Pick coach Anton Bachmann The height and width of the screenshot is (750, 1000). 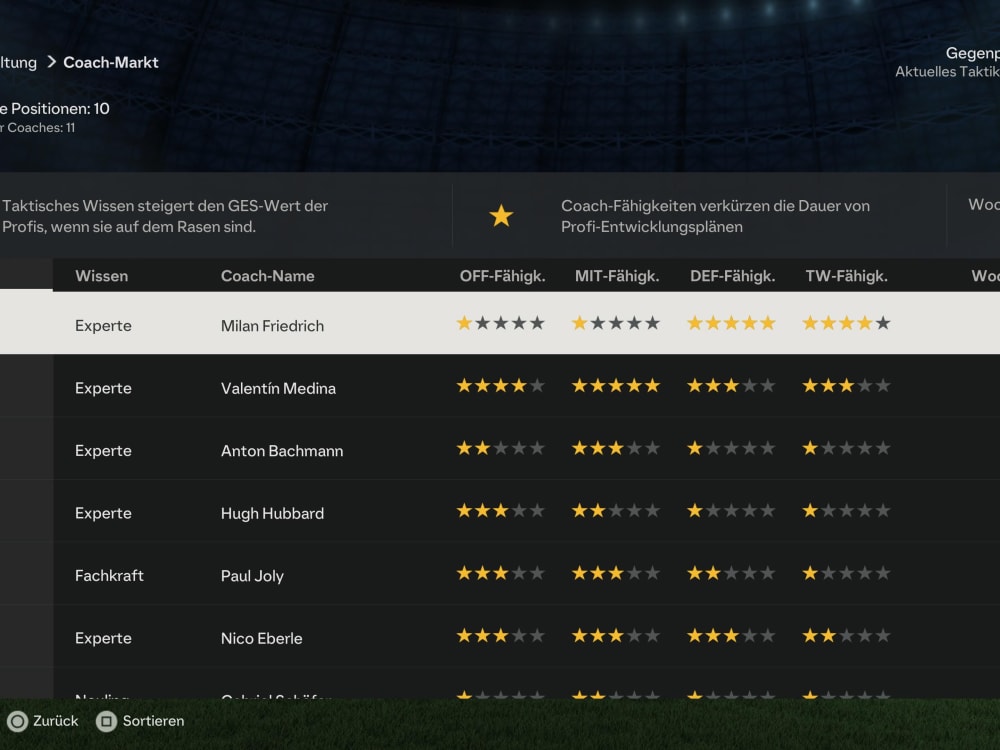point(282,451)
